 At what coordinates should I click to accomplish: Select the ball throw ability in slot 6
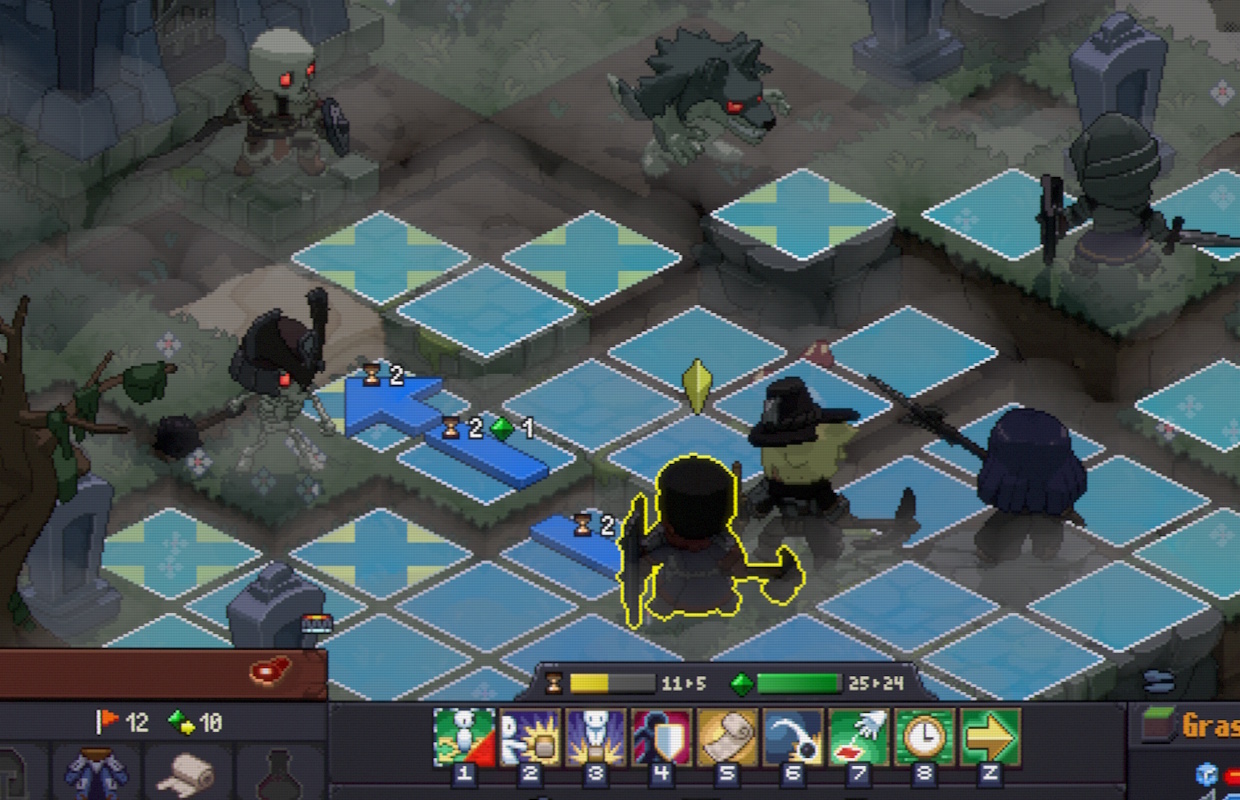point(794,737)
